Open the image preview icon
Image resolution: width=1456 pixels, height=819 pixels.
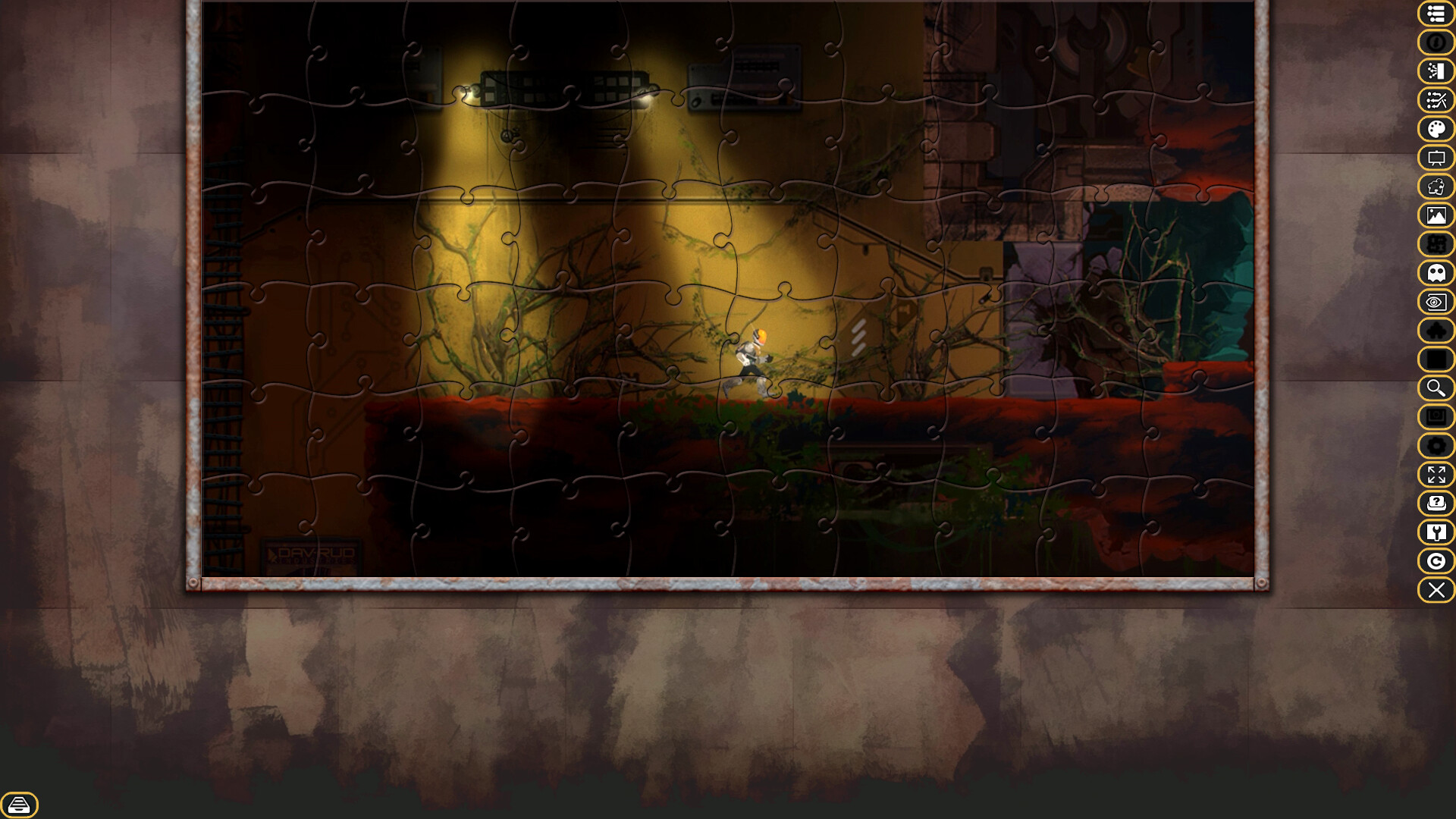coord(1436,216)
